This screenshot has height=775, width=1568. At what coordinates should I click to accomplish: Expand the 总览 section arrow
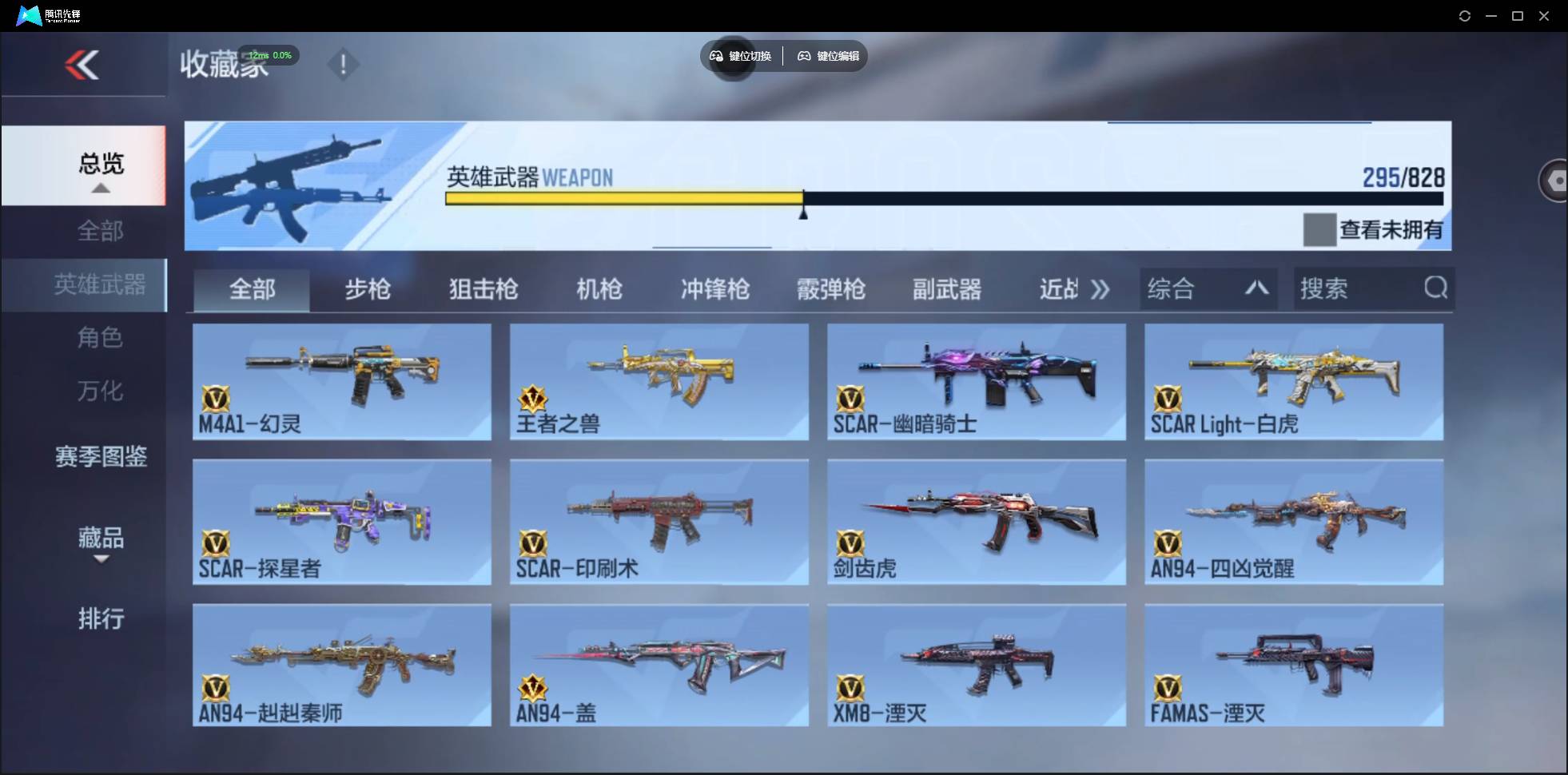pyautogui.click(x=100, y=189)
